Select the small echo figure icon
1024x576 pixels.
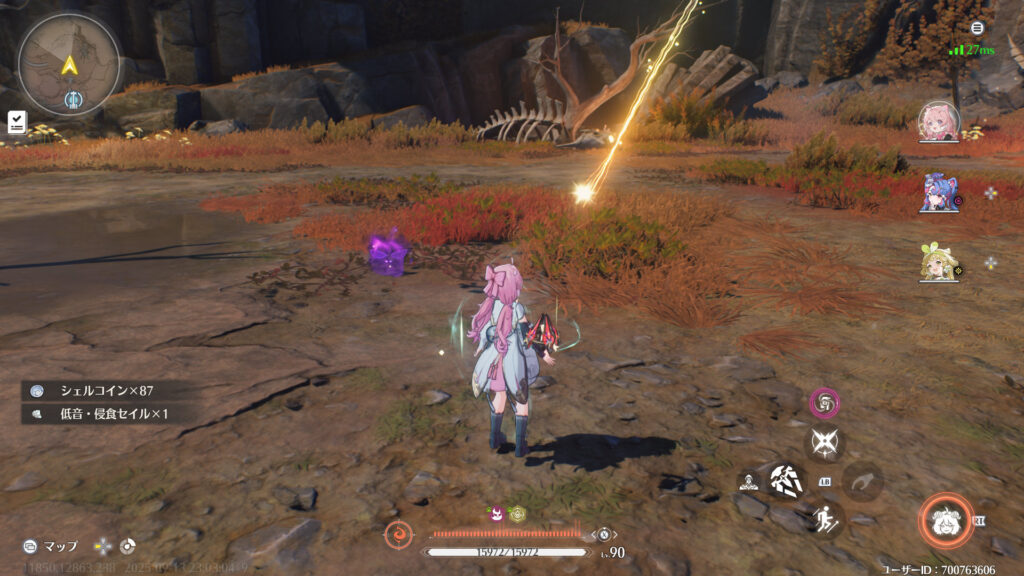tap(748, 482)
